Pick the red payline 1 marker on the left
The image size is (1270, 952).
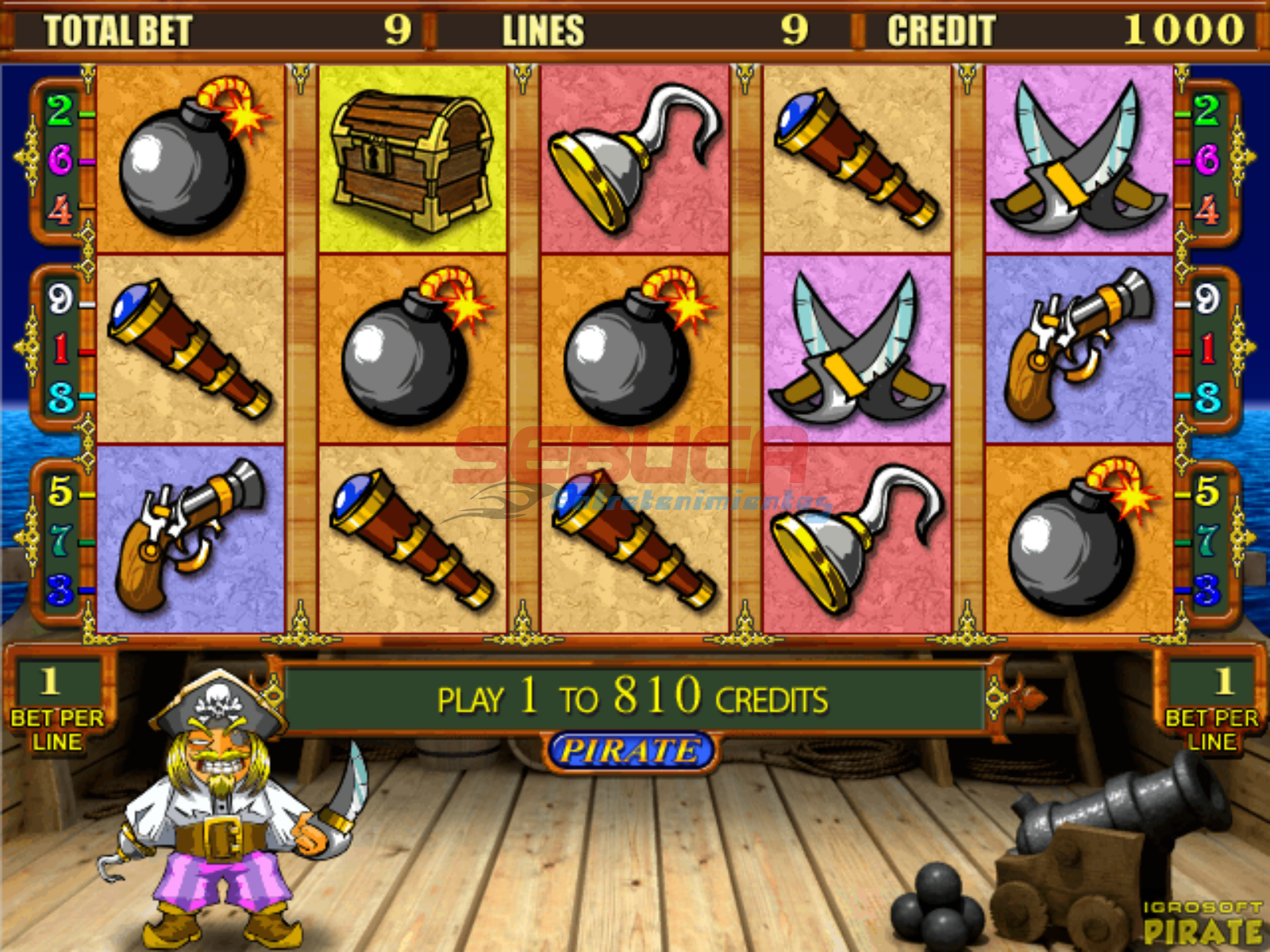click(60, 348)
